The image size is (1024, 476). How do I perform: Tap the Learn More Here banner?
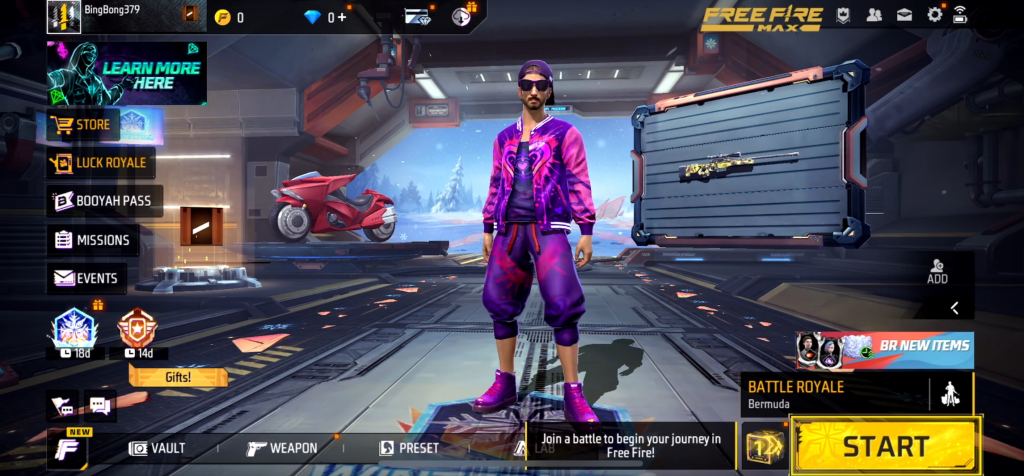(126, 74)
